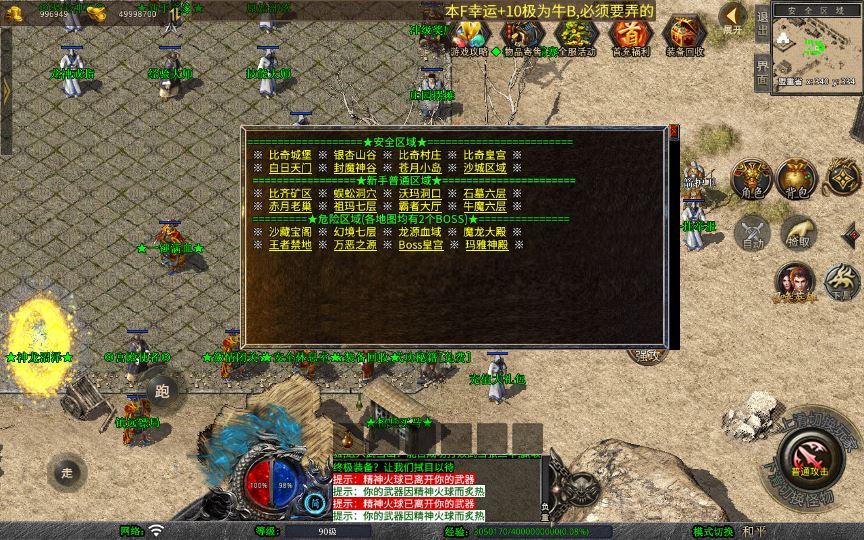The image size is (864, 540).
Task: Open the 首充福利 first-recharge bonus
Action: [630, 37]
